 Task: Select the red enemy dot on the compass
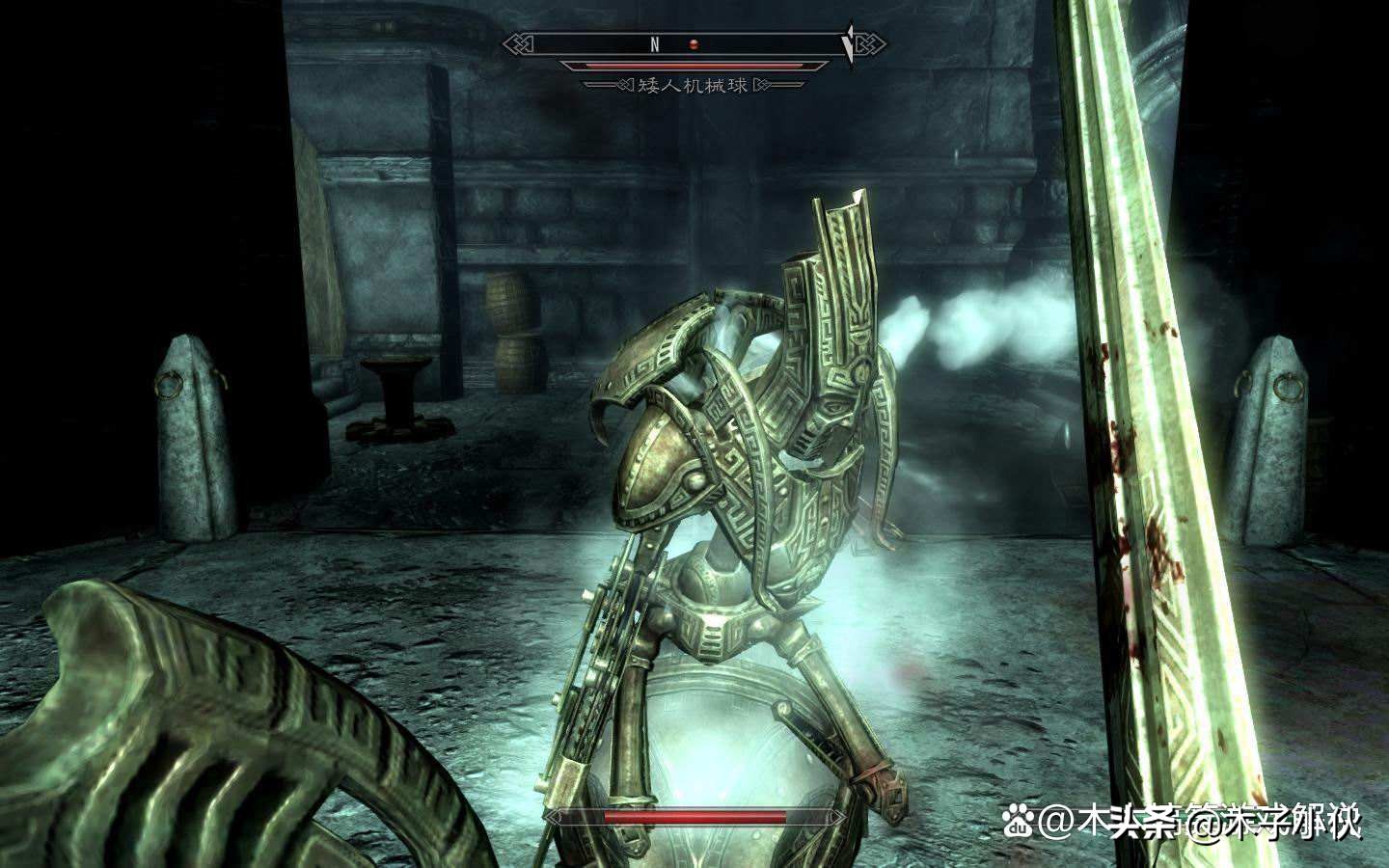point(692,44)
